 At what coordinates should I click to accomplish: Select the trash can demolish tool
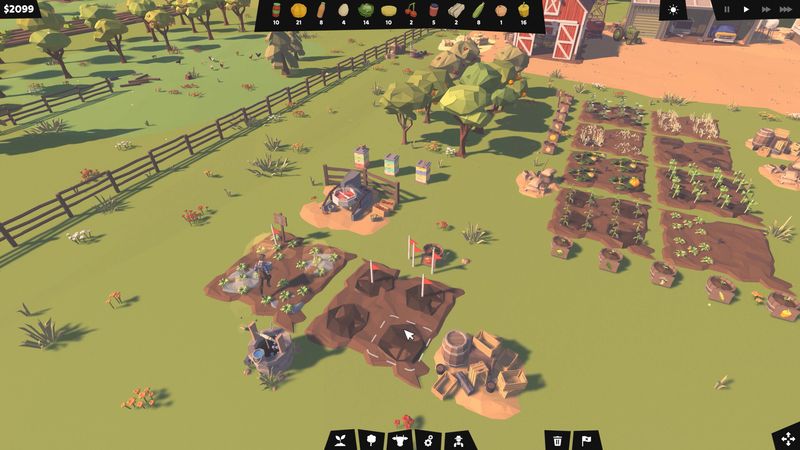558,439
